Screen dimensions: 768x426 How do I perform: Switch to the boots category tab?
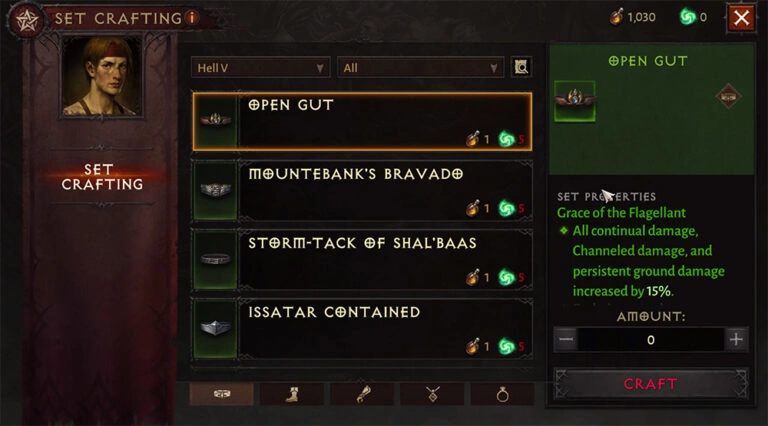tap(291, 394)
